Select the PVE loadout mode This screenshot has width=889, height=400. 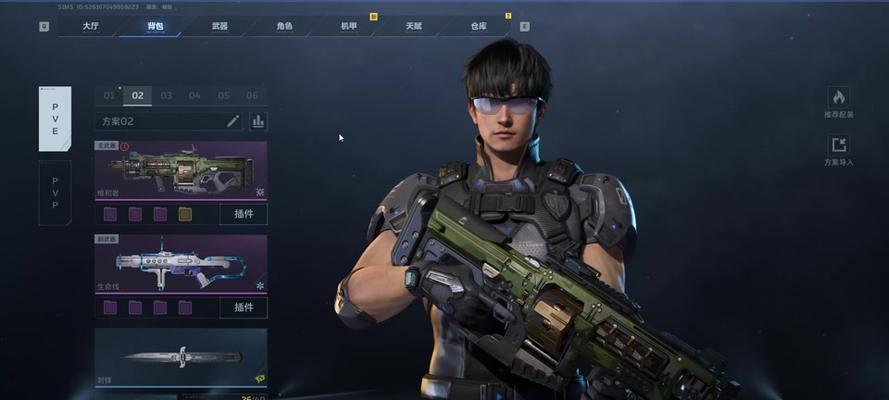tap(55, 118)
